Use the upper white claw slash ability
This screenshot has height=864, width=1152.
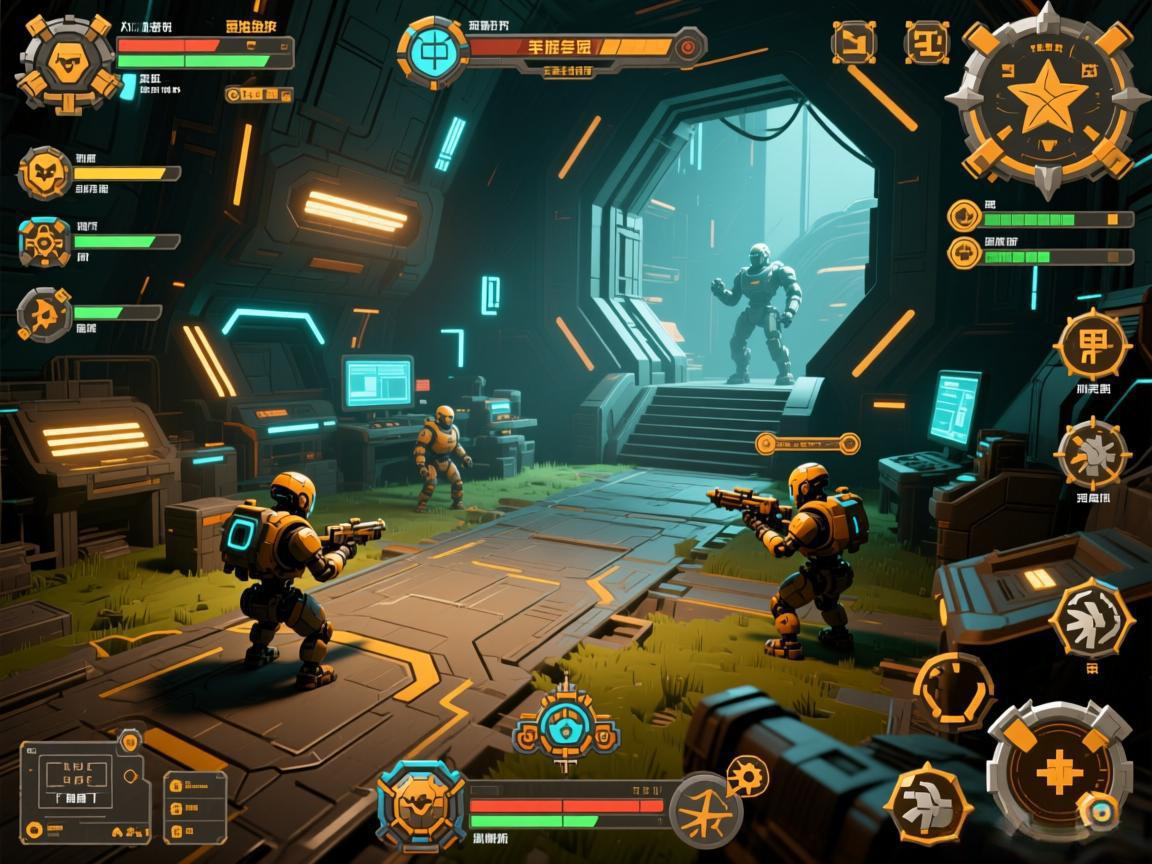[1090, 617]
